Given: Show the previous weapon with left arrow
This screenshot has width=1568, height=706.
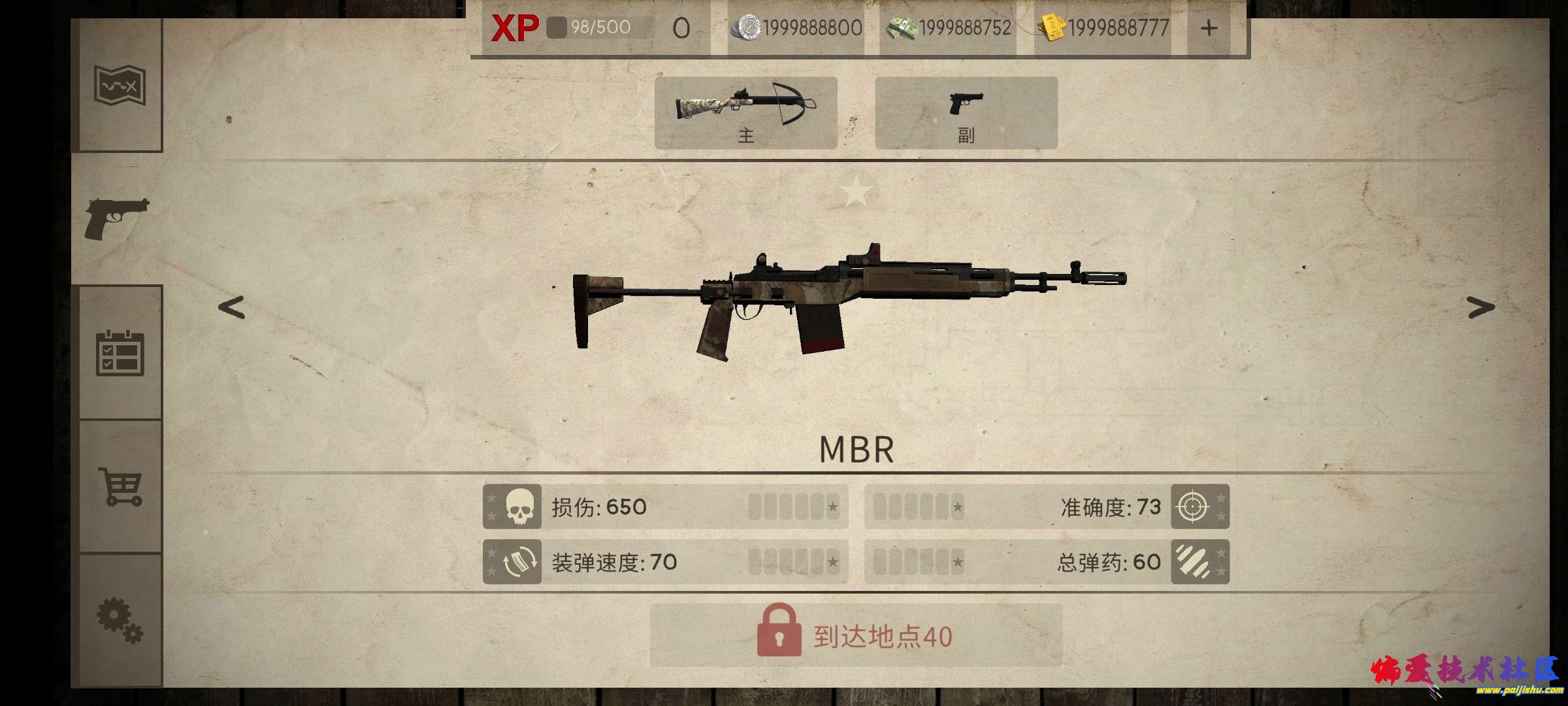Looking at the screenshot, I should (231, 307).
